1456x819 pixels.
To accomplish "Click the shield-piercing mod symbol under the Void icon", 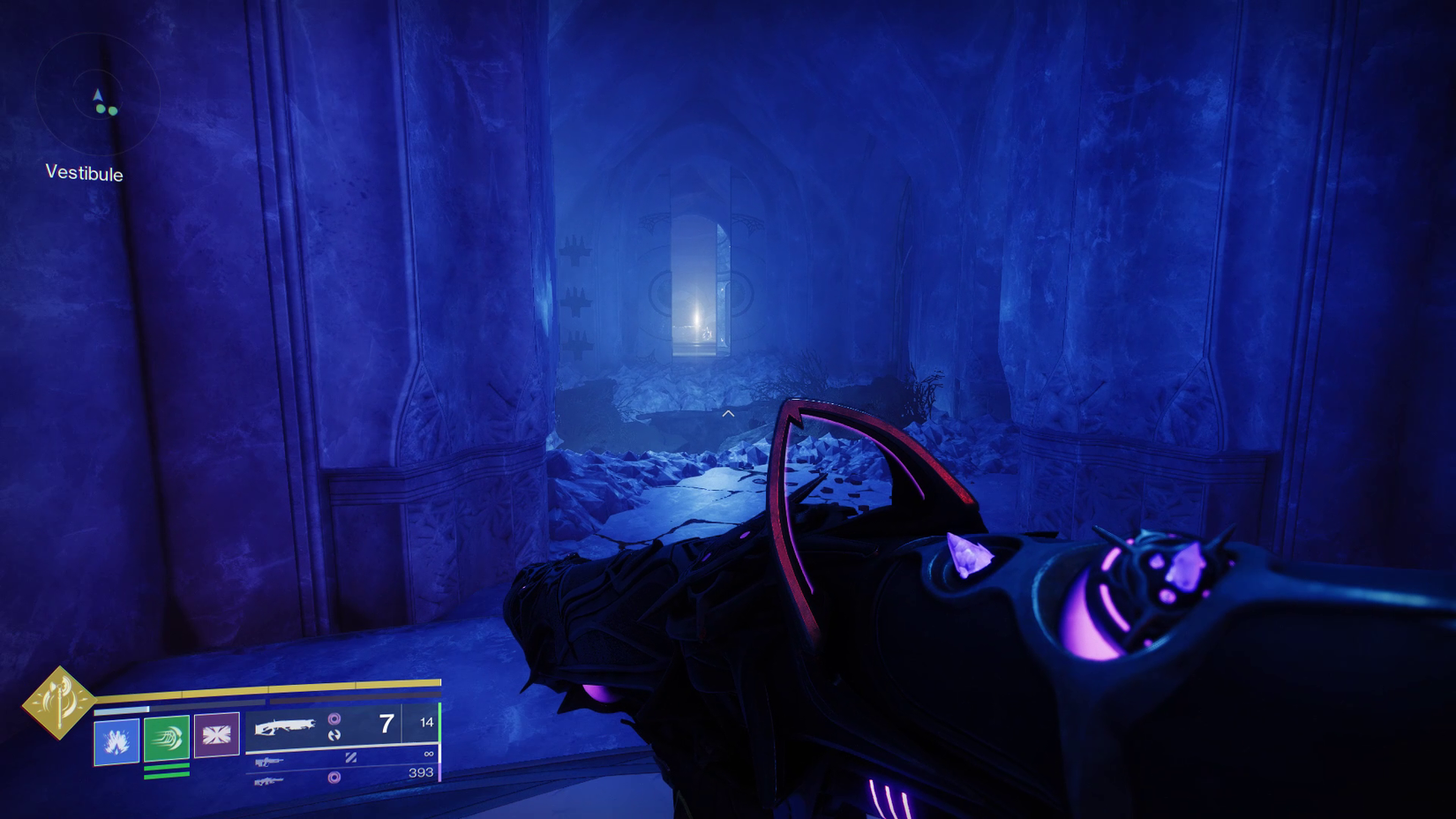I will 335,735.
